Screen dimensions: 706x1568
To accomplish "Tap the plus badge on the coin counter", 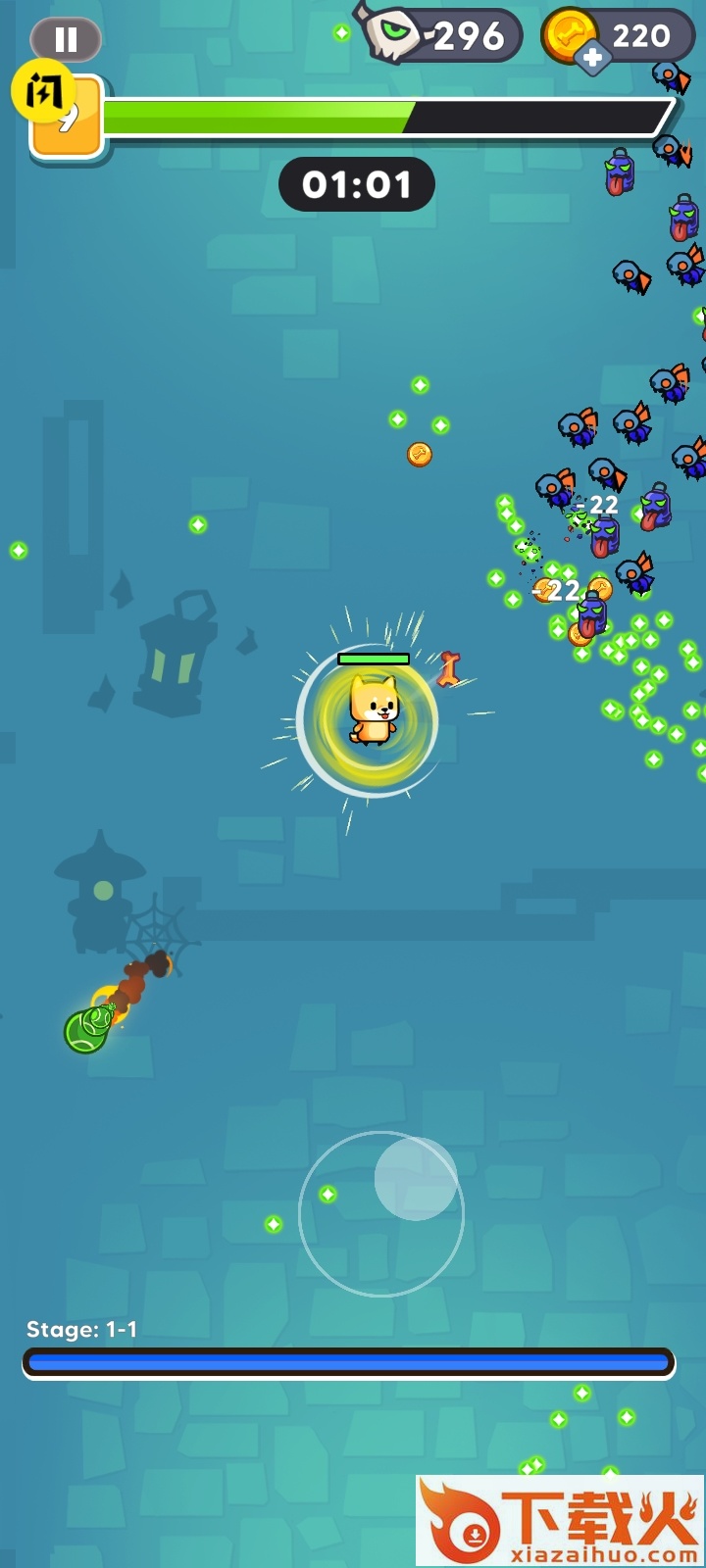I will click(592, 58).
